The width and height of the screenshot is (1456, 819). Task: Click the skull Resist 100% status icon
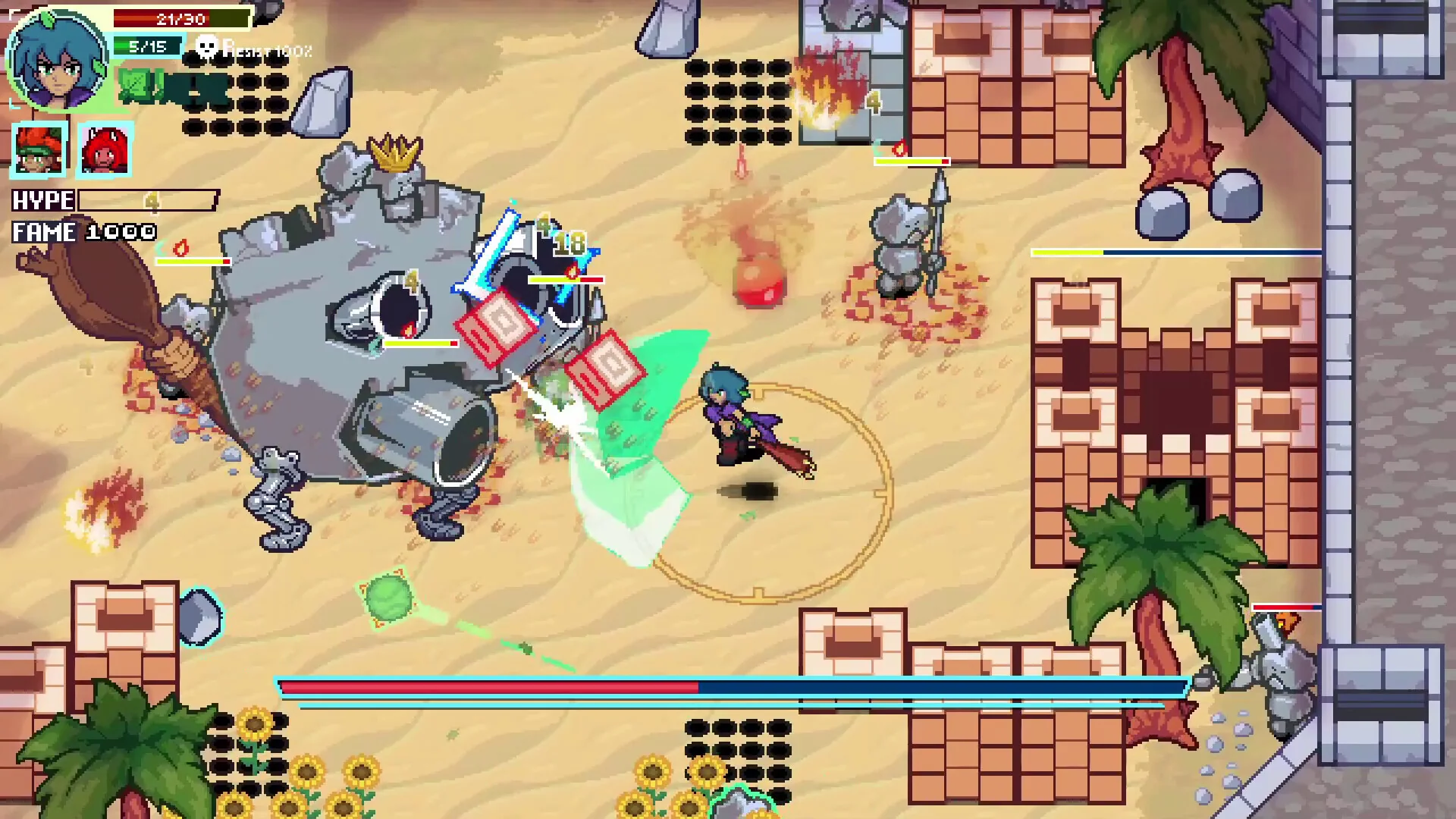206,47
